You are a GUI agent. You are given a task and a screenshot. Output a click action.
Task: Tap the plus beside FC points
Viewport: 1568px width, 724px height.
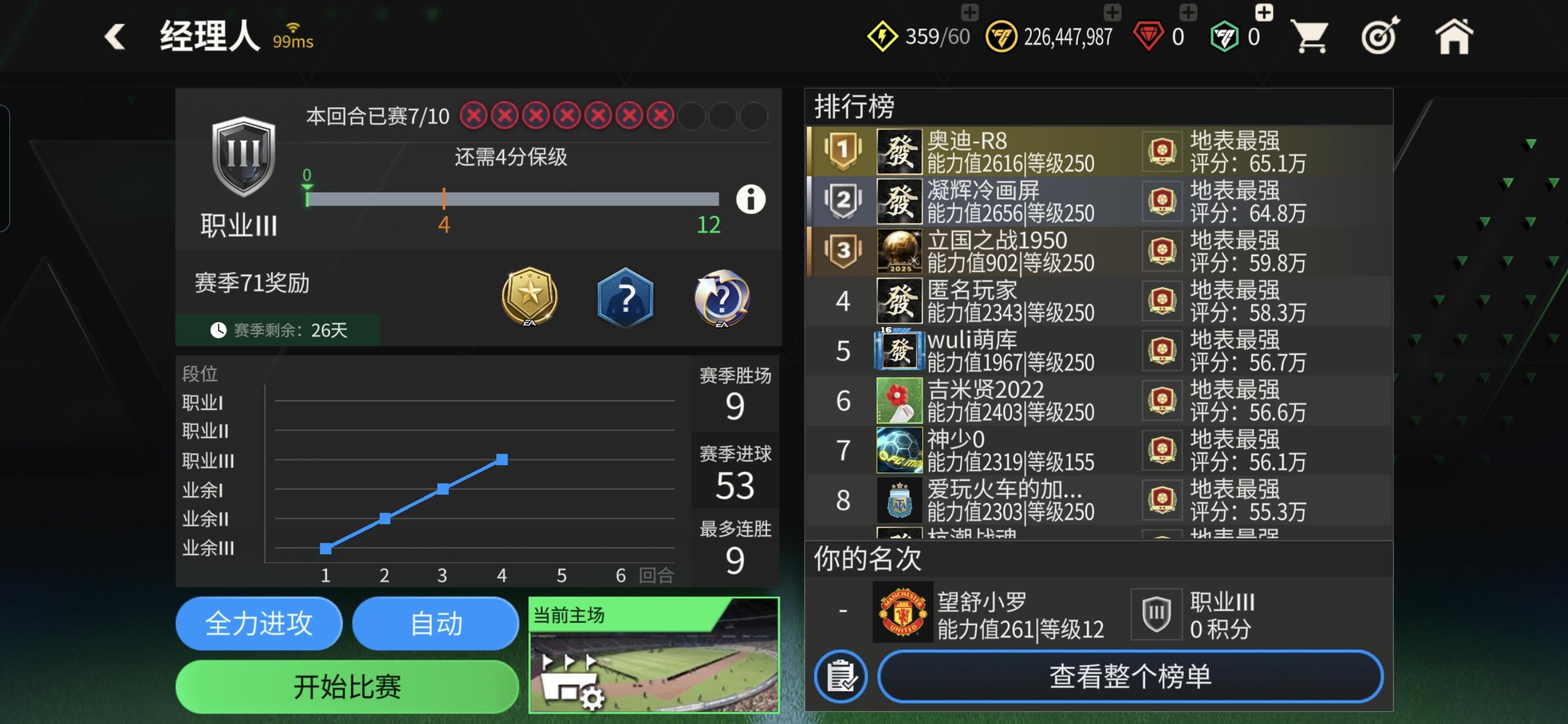[x=1263, y=10]
